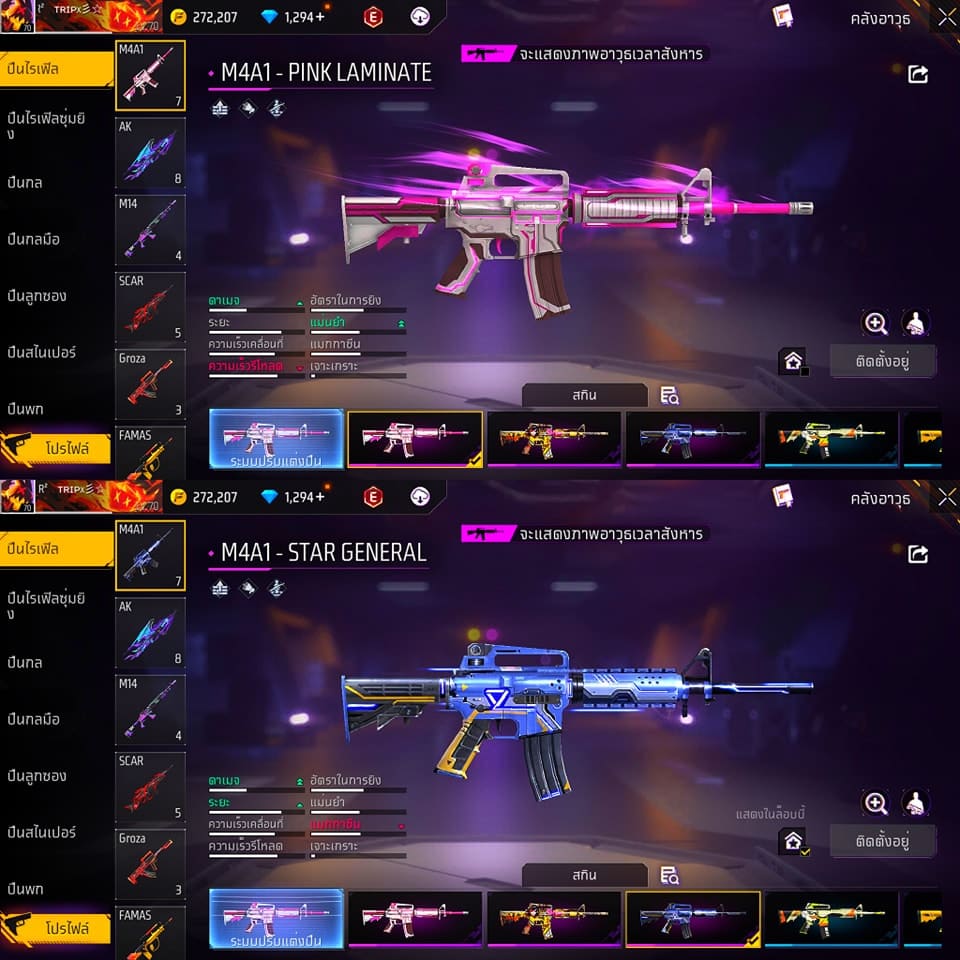Select the สกิน tab on the Pink Laminate screen
This screenshot has width=960, height=960.
[x=585, y=396]
